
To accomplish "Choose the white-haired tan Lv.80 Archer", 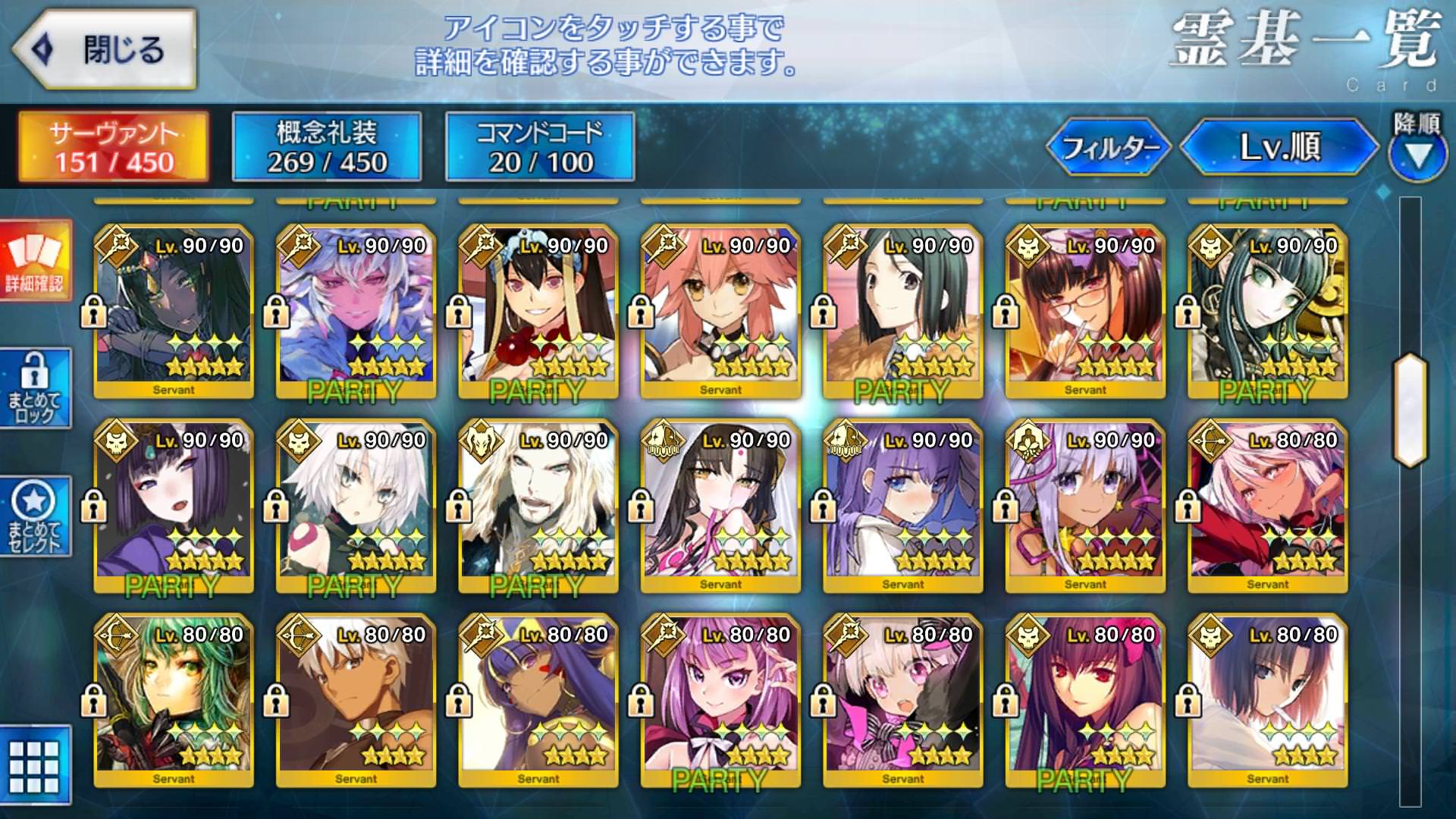I will click(356, 701).
